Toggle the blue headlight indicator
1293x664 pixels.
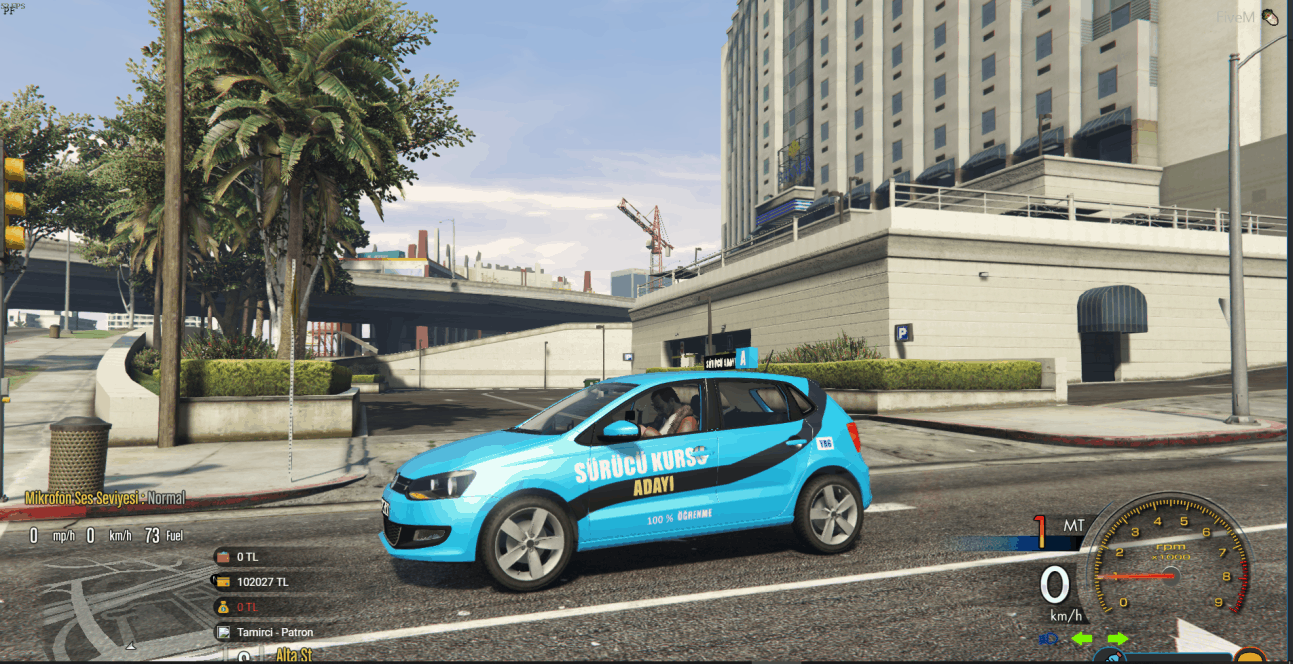[1048, 638]
